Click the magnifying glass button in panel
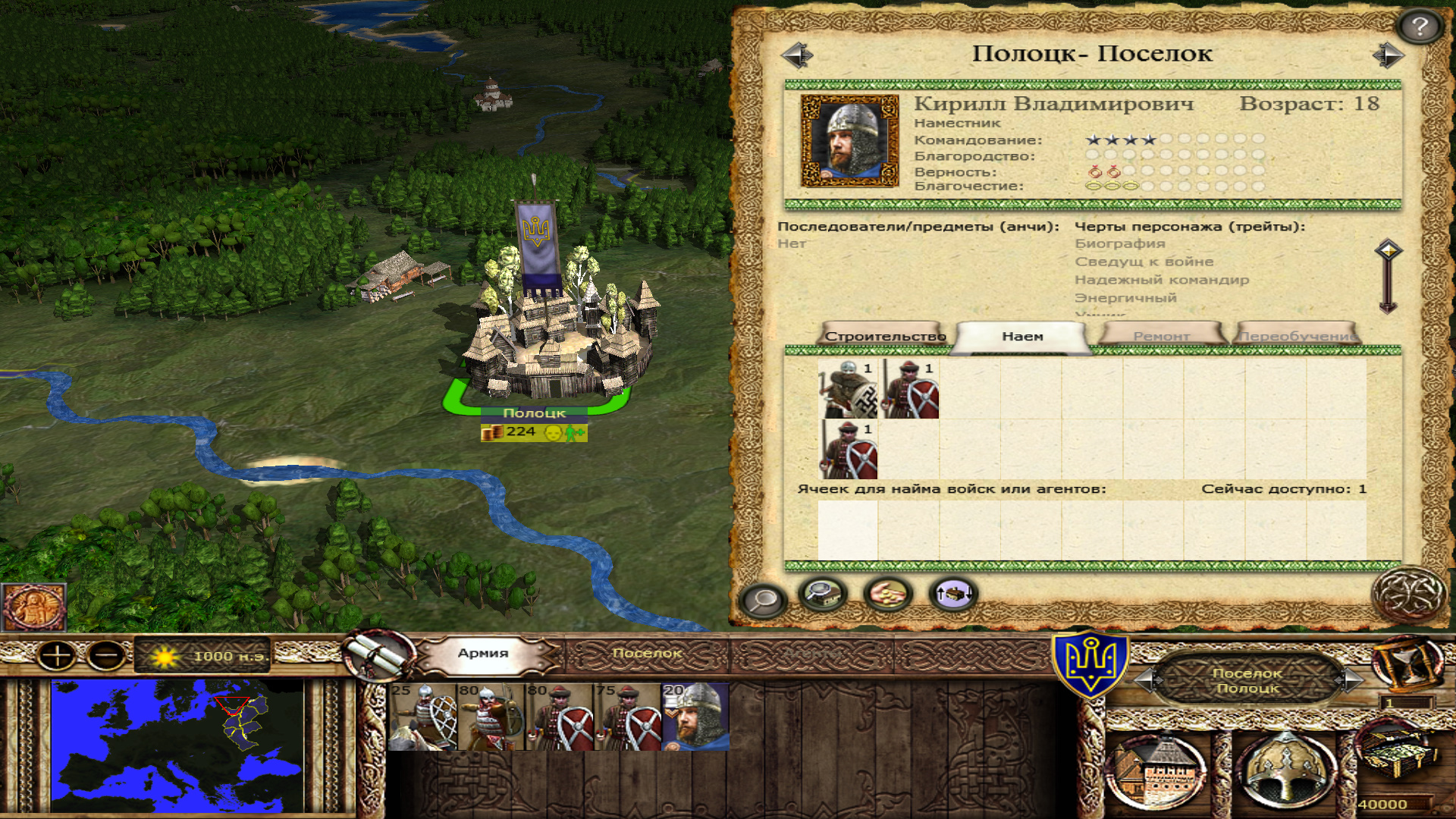Viewport: 1456px width, 819px height. (x=761, y=600)
